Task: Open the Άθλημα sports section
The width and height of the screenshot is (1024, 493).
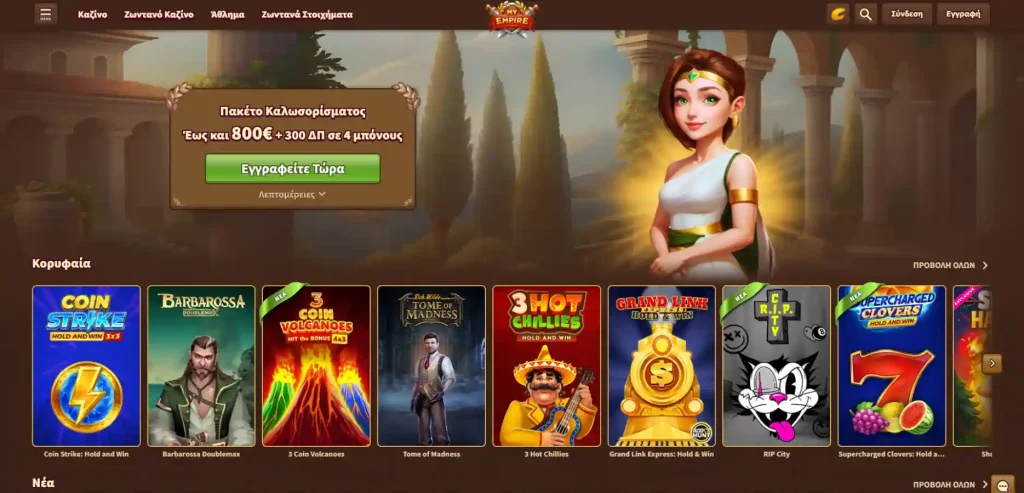Action: pyautogui.click(x=228, y=15)
